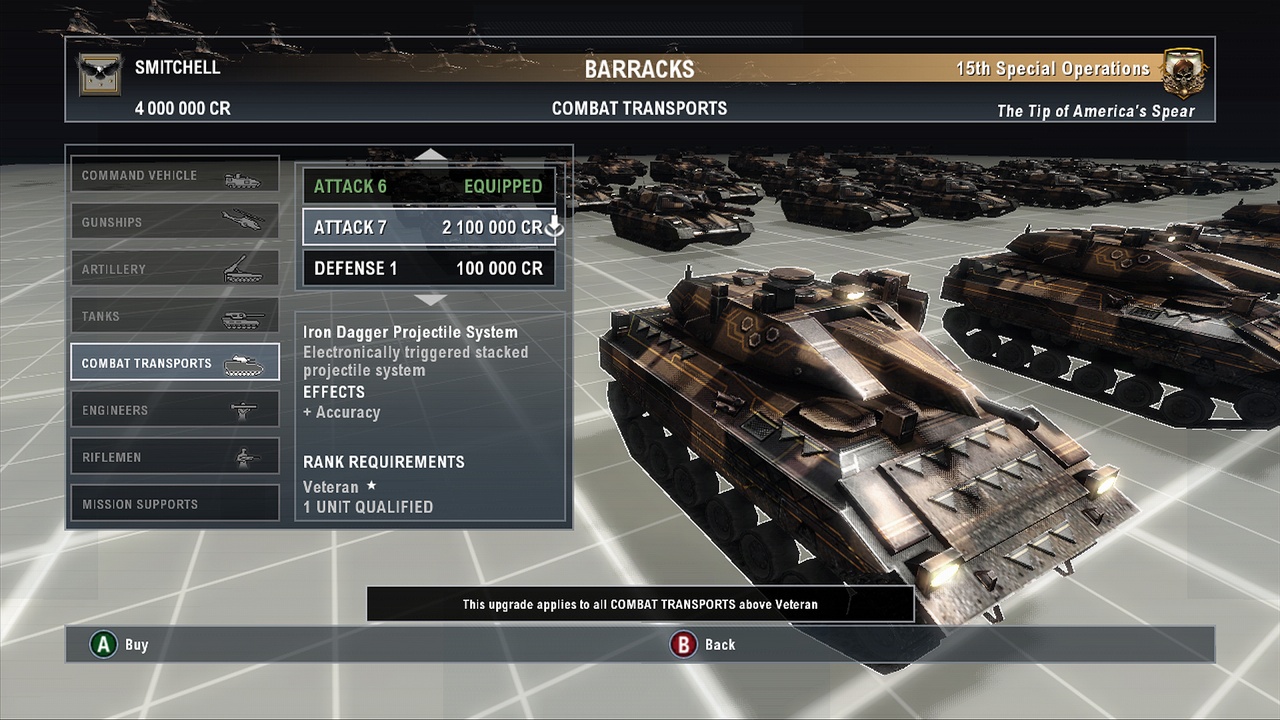The width and height of the screenshot is (1280, 720).
Task: Click the down arrow below upgrade list
Action: point(431,299)
